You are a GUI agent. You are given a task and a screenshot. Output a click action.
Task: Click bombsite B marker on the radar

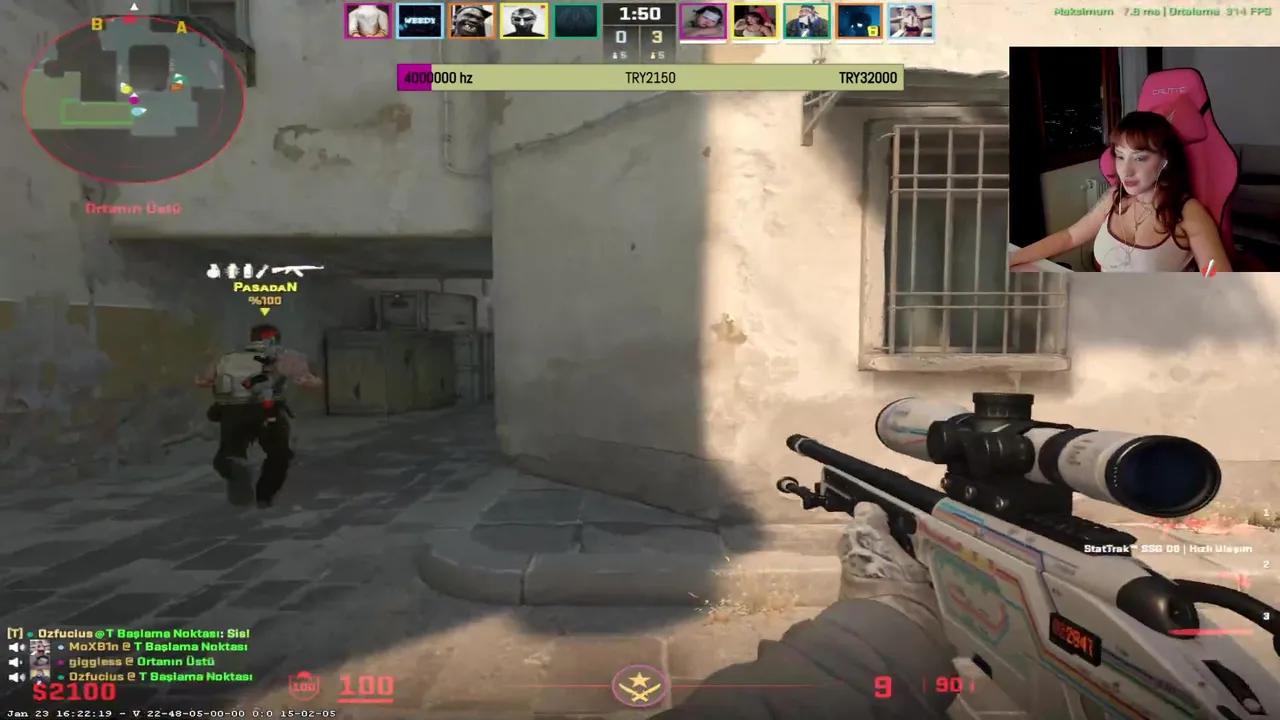97,23
